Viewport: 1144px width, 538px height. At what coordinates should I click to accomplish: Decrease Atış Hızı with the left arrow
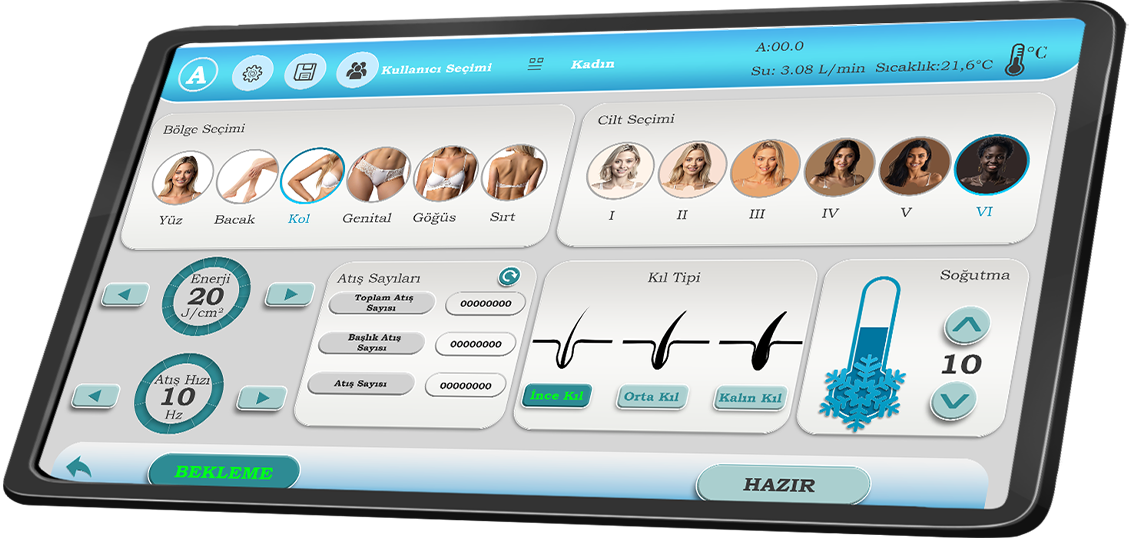pos(96,396)
